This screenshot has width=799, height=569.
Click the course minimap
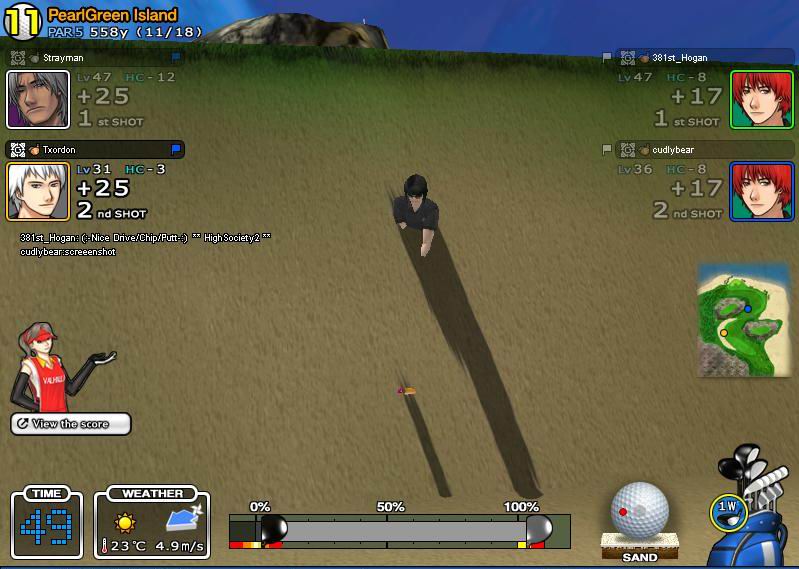click(738, 320)
